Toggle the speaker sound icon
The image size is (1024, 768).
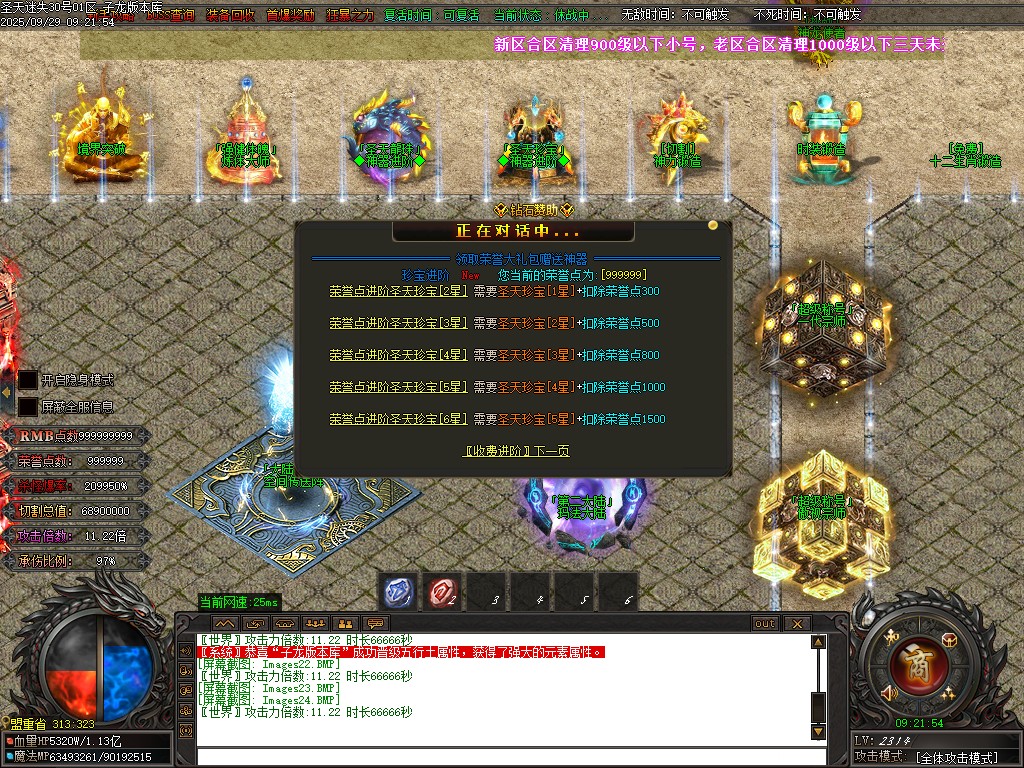tap(888, 692)
